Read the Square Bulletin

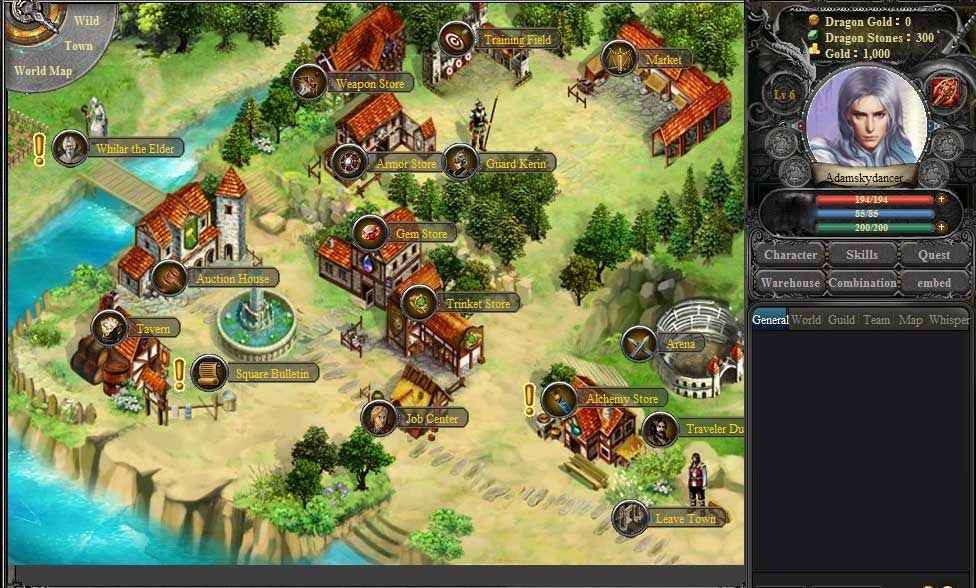click(272, 374)
